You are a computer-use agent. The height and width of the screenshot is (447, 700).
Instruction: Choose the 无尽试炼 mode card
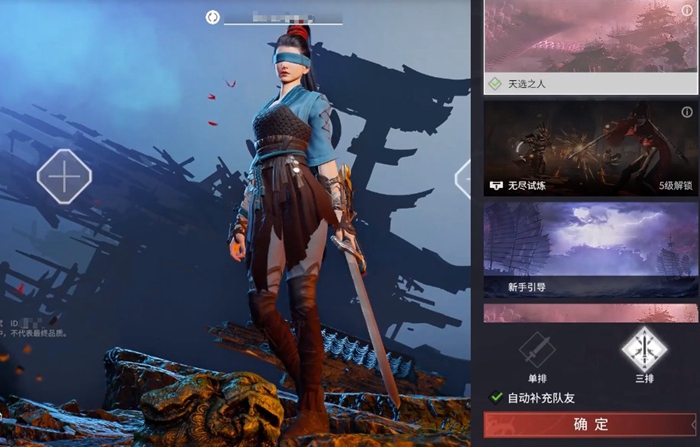tap(590, 147)
